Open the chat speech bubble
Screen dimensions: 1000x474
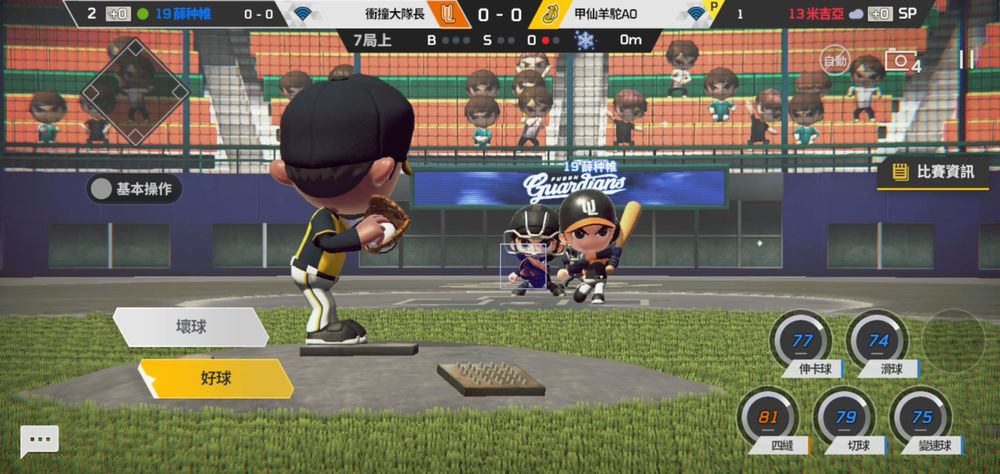pyautogui.click(x=39, y=440)
